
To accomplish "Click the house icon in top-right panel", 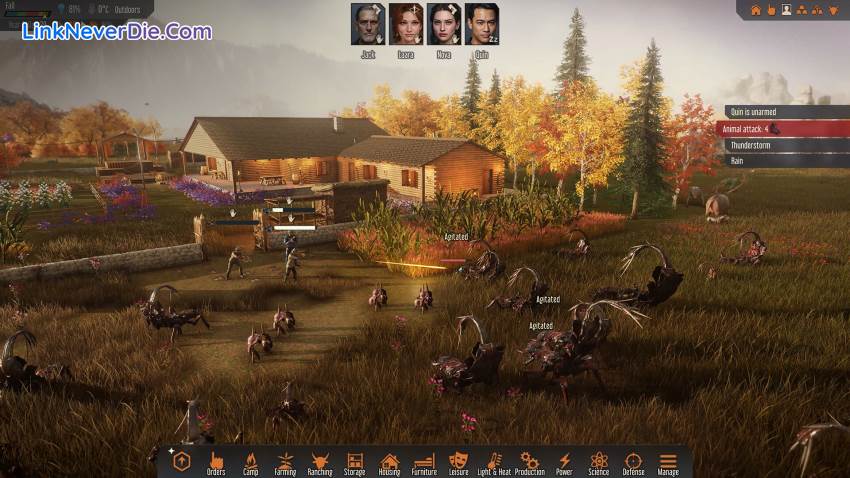I will 756,10.
